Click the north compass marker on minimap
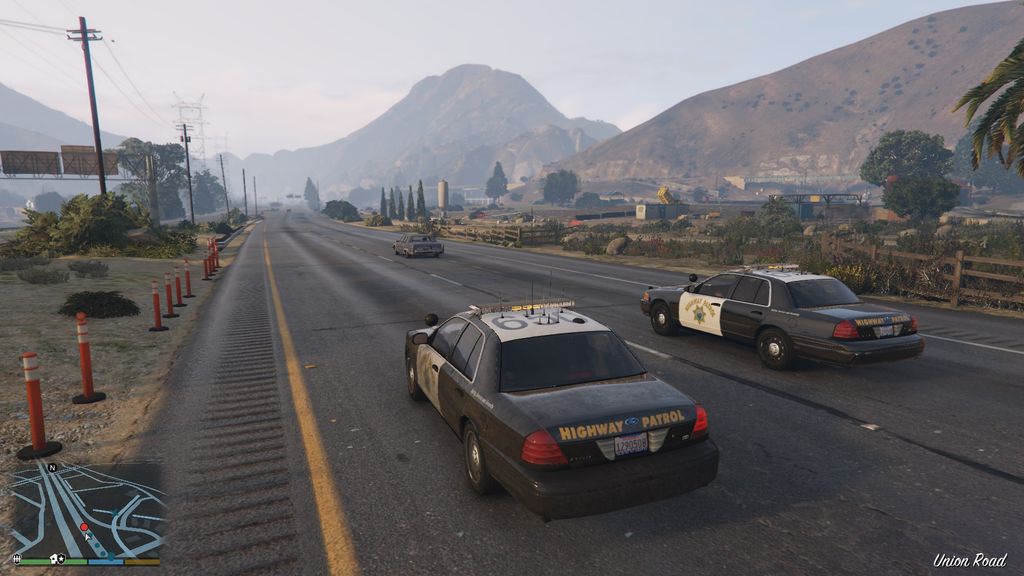The width and height of the screenshot is (1024, 576). tap(51, 467)
